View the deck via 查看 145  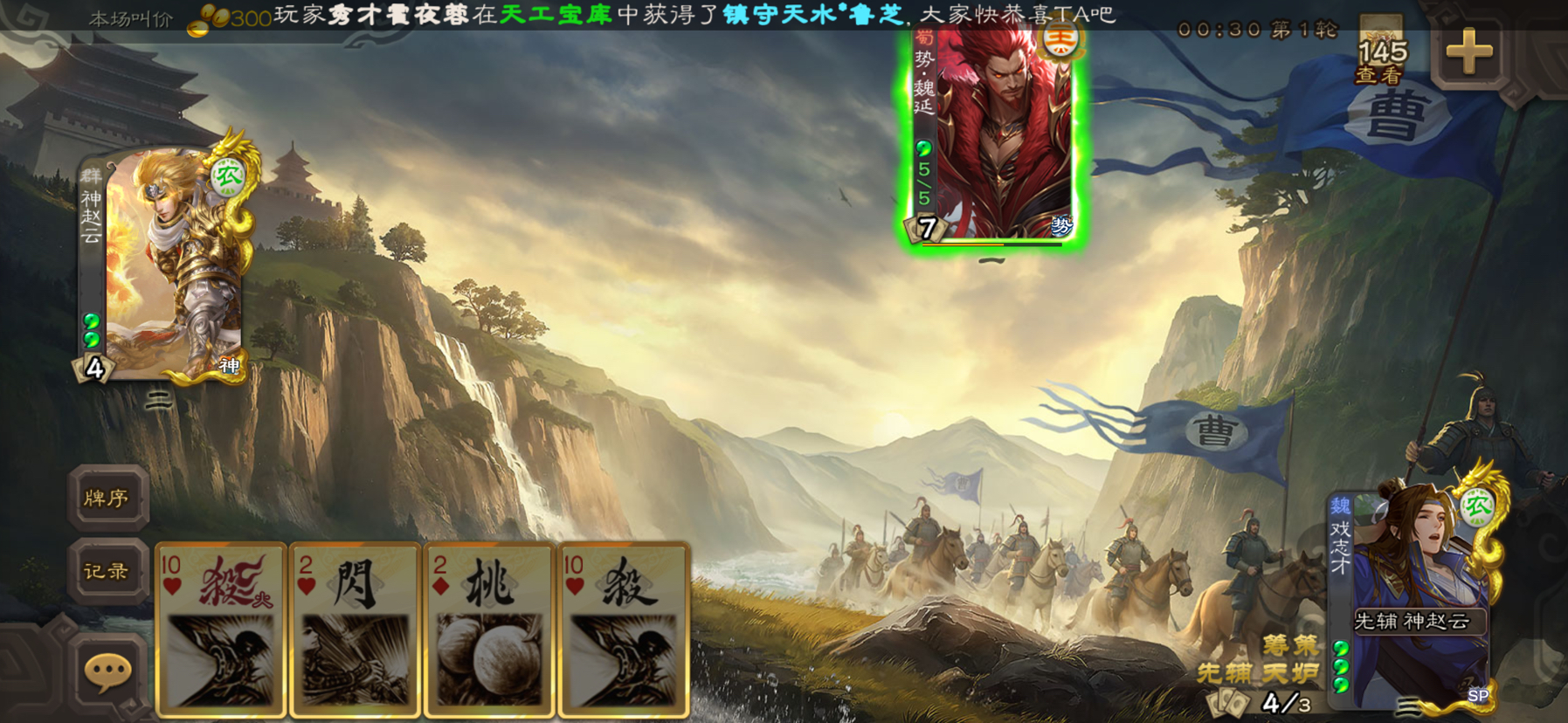click(1381, 59)
